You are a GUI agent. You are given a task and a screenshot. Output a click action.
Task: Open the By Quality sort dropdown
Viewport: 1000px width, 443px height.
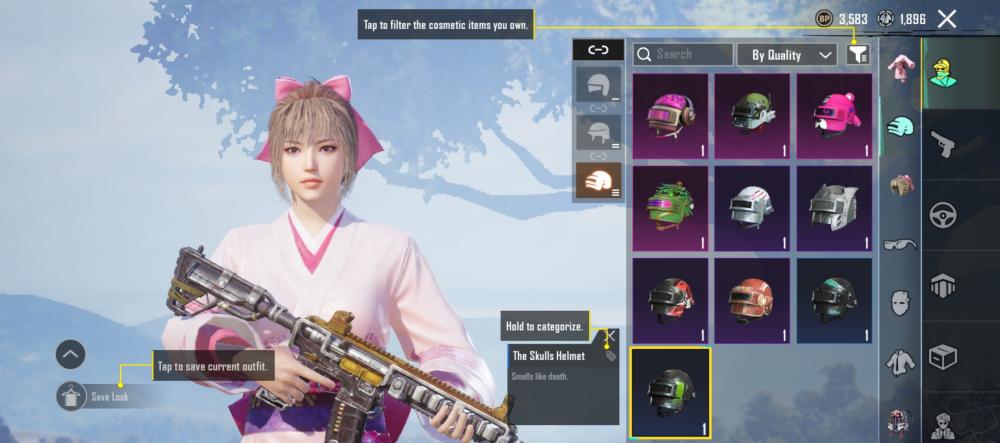[786, 54]
